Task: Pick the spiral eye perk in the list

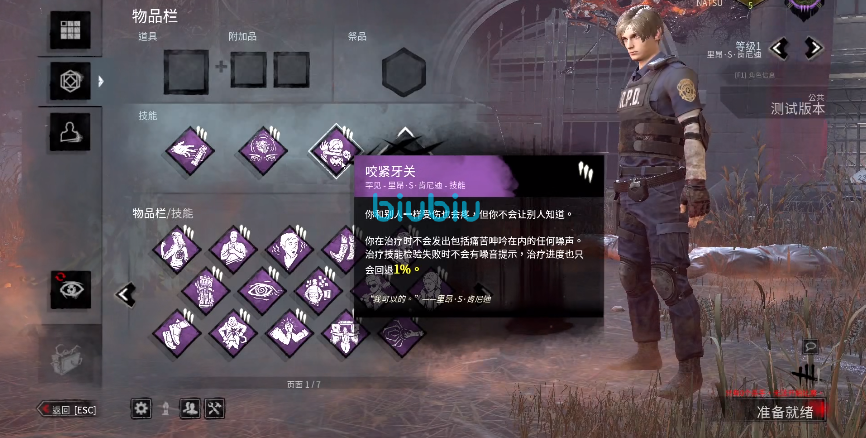Action: click(x=263, y=291)
